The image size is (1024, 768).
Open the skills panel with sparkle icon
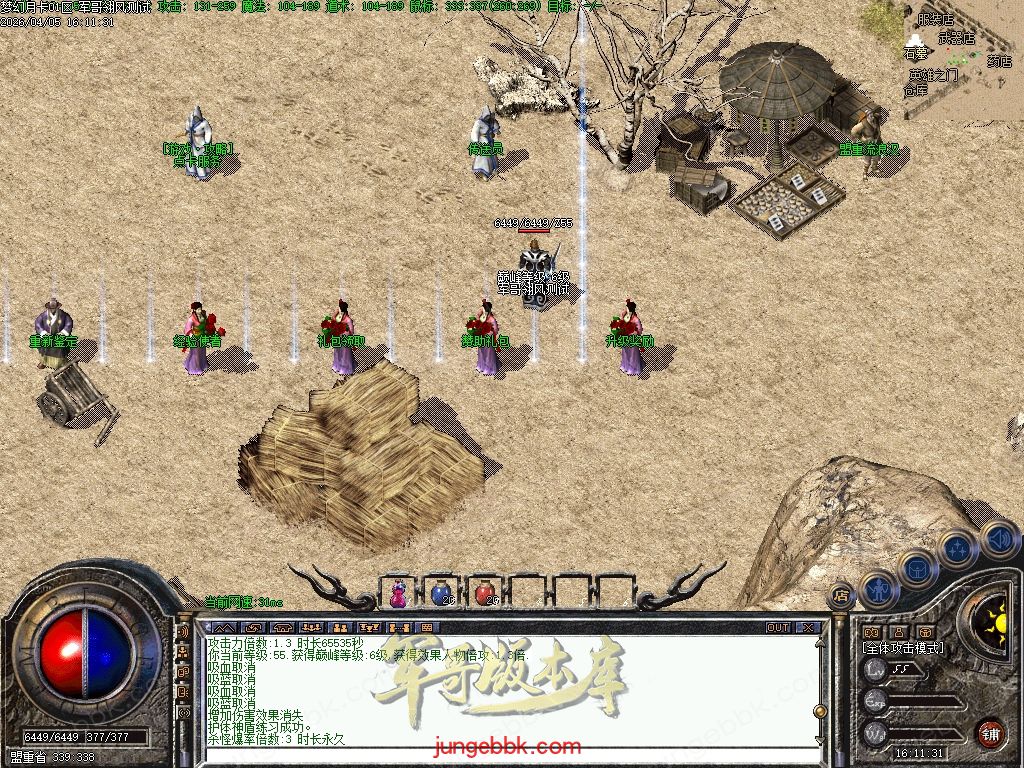coord(958,549)
